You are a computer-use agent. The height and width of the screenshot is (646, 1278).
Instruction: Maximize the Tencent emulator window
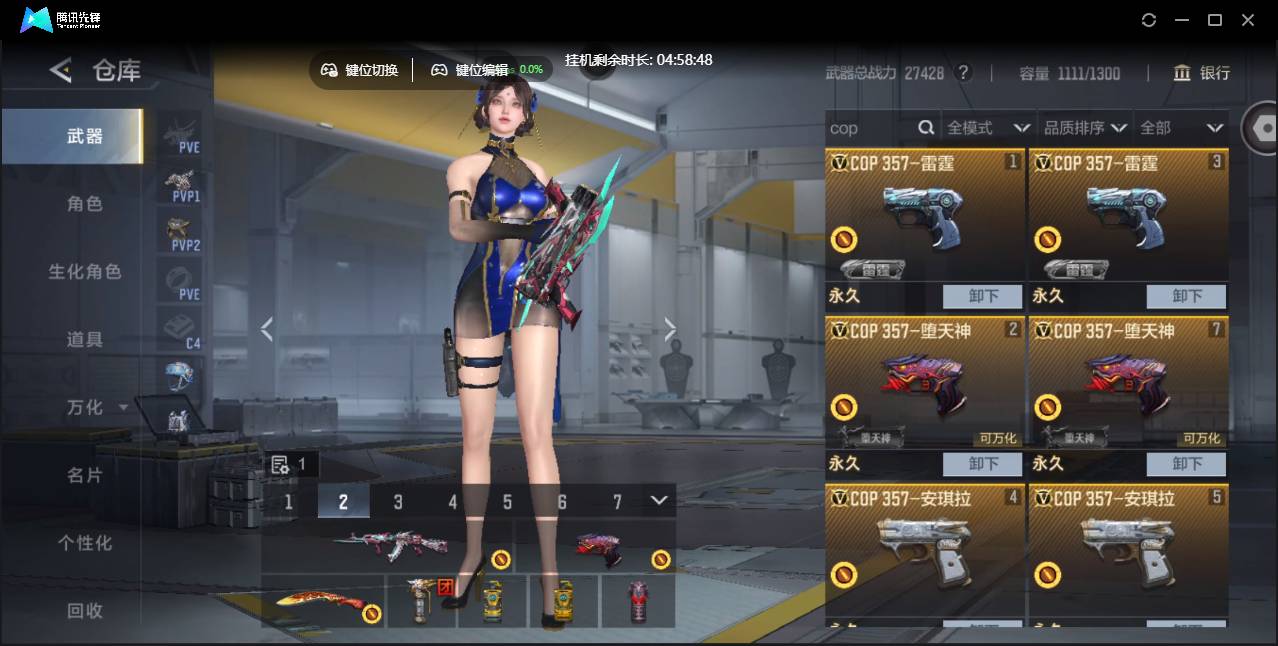click(x=1215, y=20)
